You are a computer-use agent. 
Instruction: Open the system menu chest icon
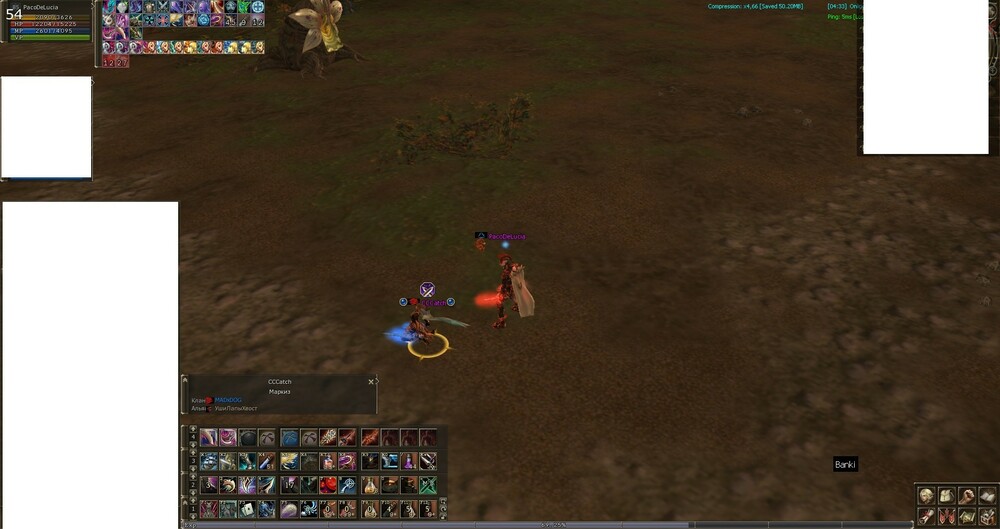987,516
